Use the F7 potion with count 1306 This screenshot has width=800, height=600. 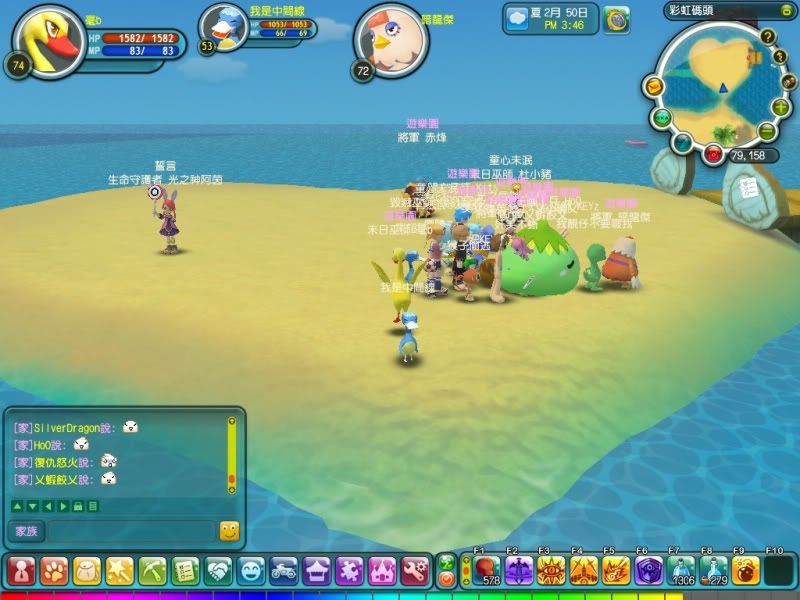(682, 571)
